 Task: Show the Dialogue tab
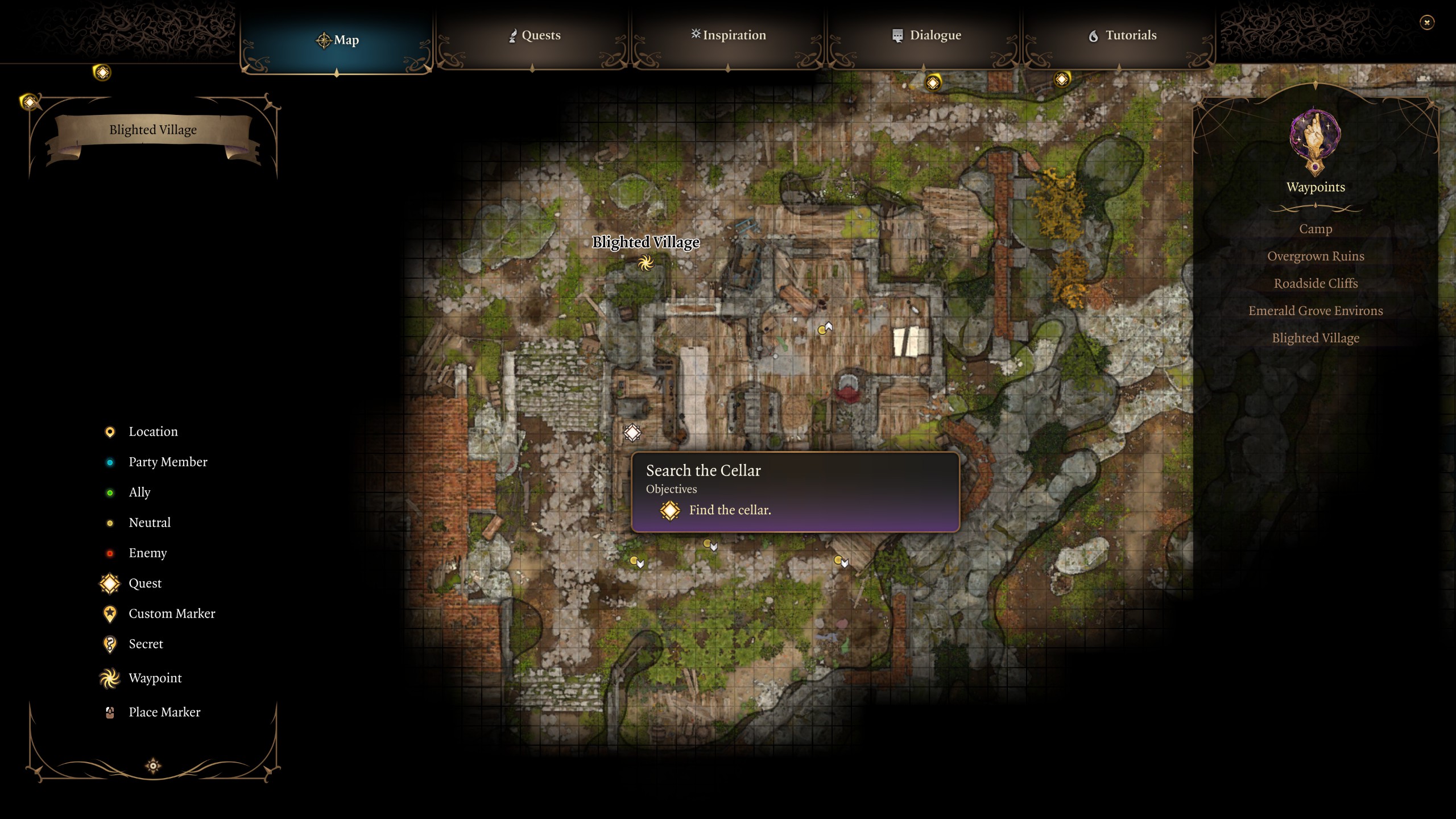(x=926, y=35)
